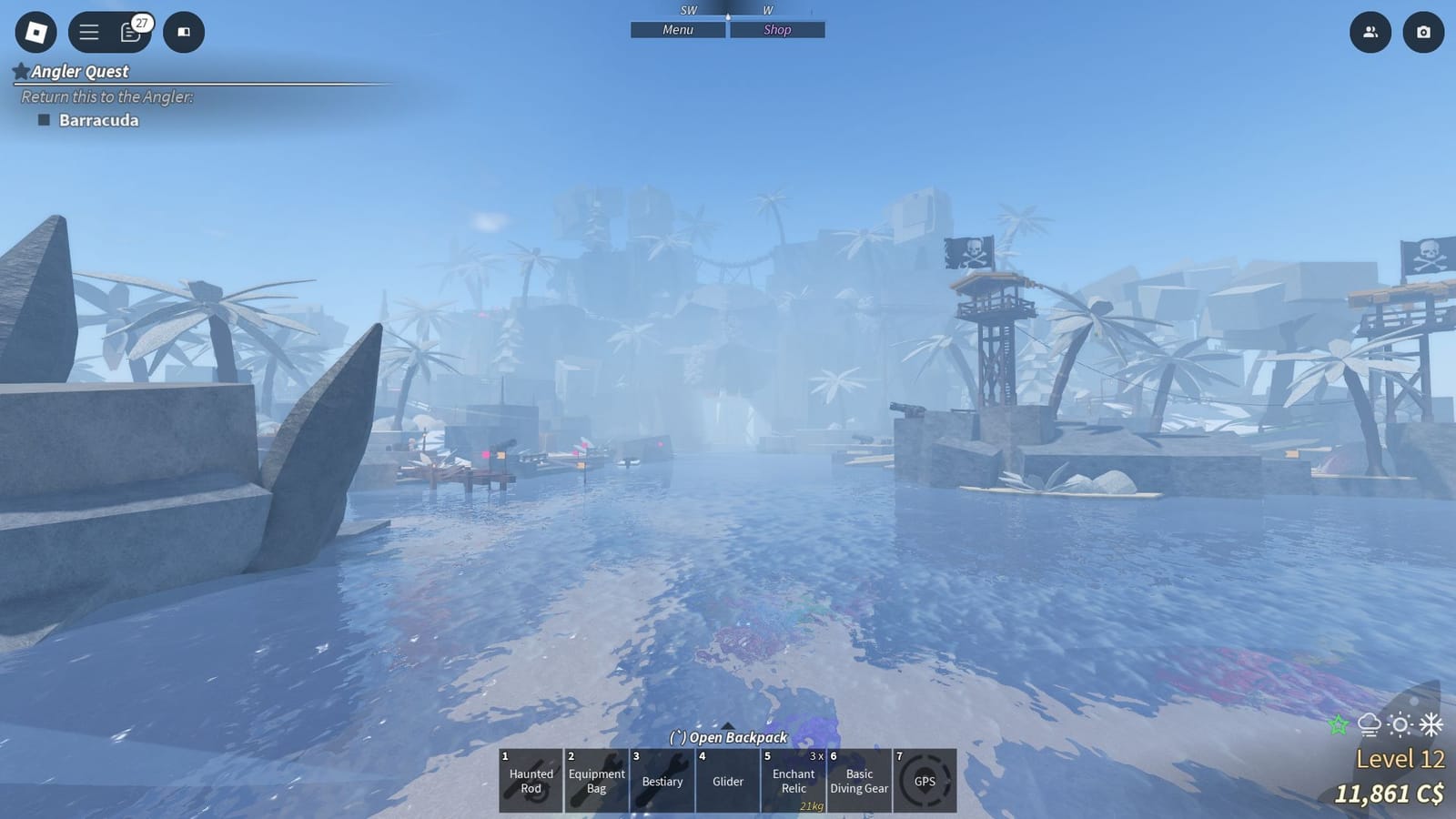The height and width of the screenshot is (819, 1456).
Task: Toggle the snowflake weather indicator
Action: click(x=1431, y=725)
